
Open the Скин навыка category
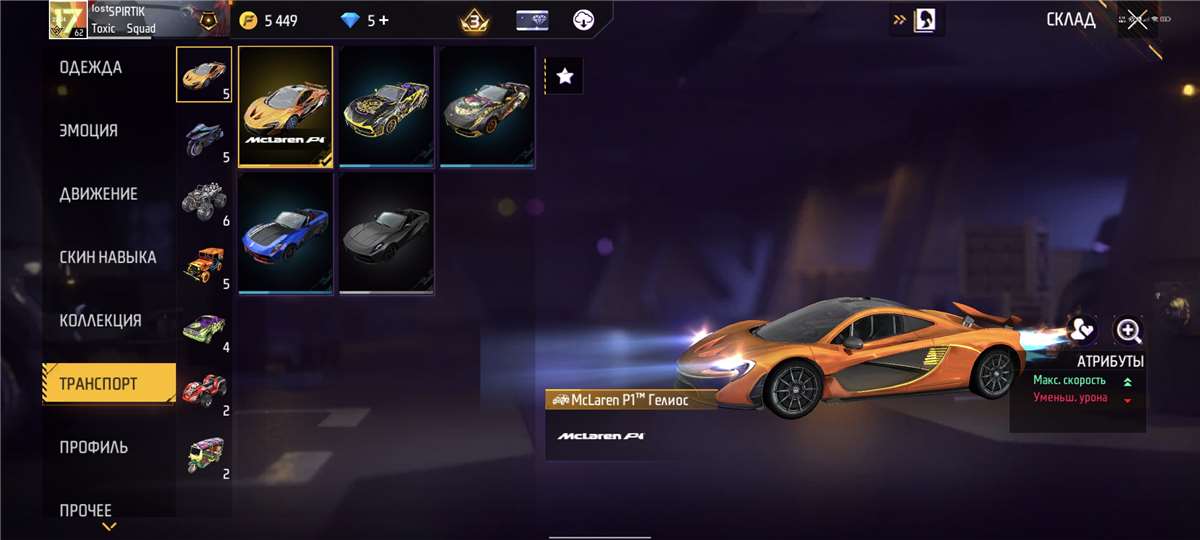click(x=107, y=257)
